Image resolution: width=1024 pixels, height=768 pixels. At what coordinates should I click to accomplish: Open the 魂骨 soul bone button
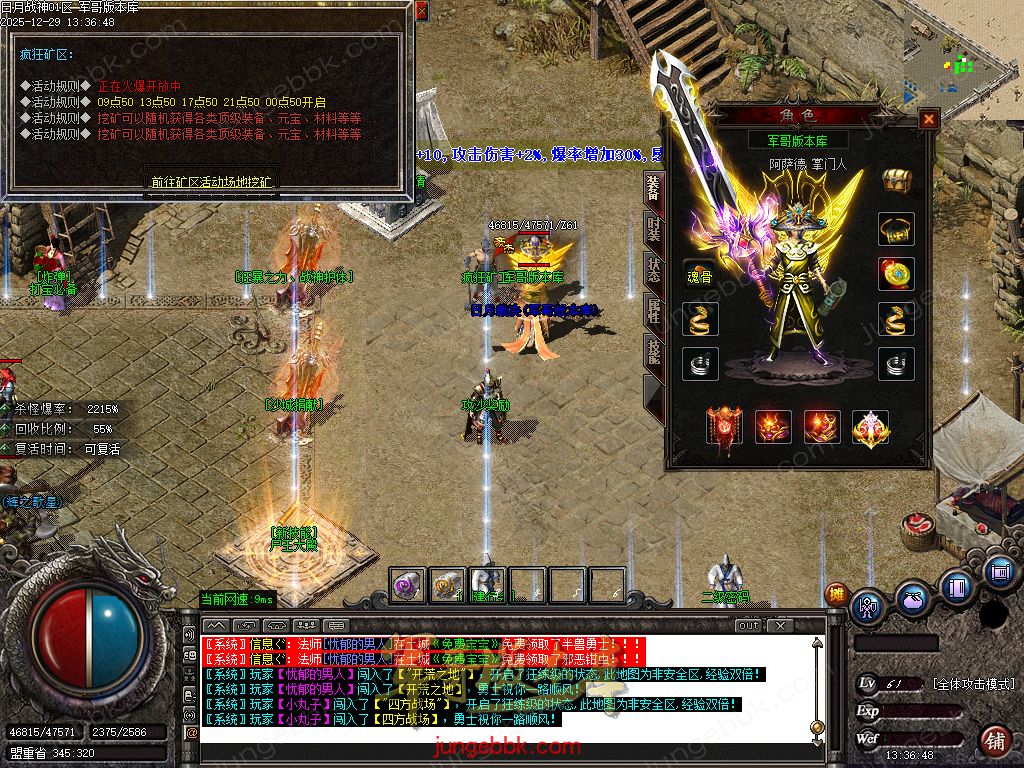point(700,275)
